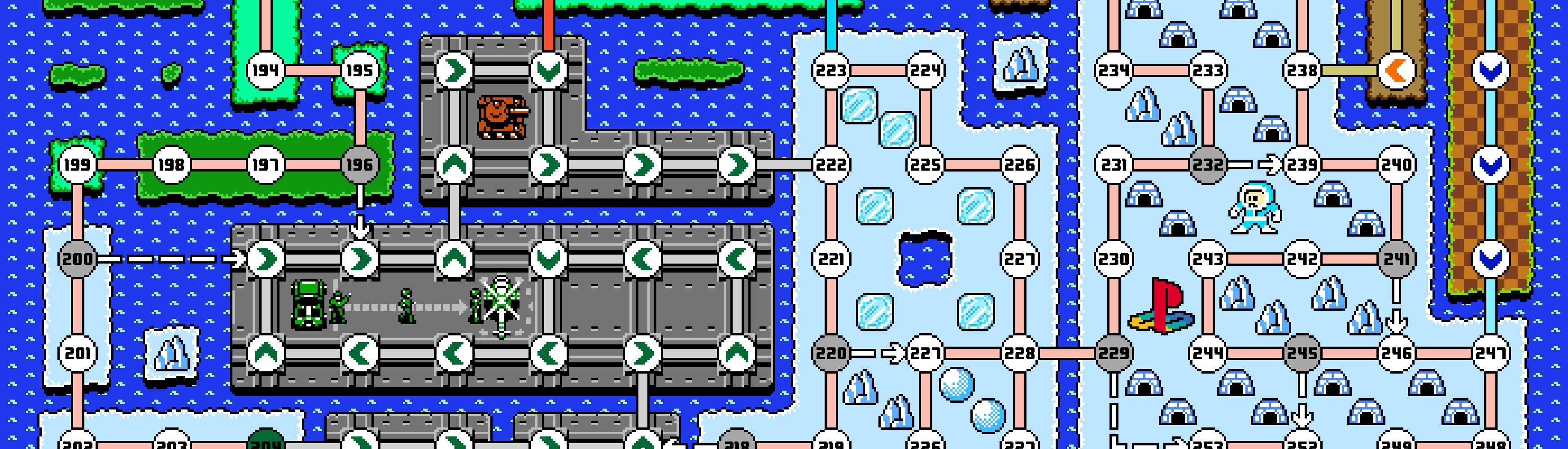Select level node 223
Image resolution: width=1568 pixels, height=449 pixels.
(831, 70)
